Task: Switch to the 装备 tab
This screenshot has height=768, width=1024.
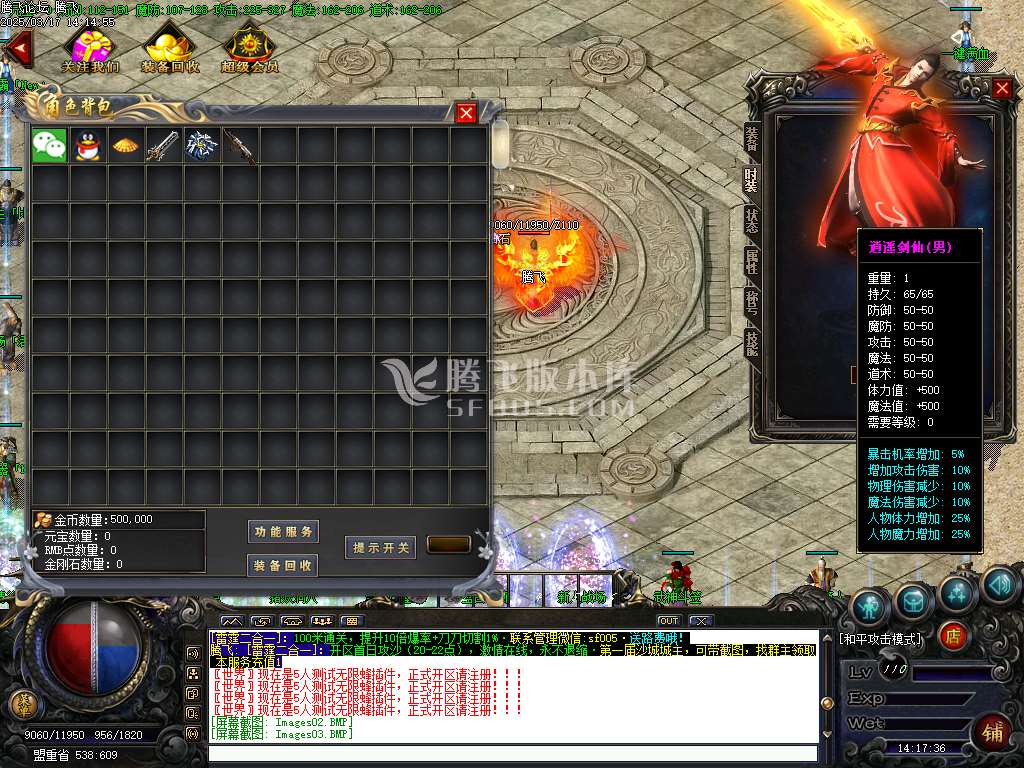Action: click(752, 139)
